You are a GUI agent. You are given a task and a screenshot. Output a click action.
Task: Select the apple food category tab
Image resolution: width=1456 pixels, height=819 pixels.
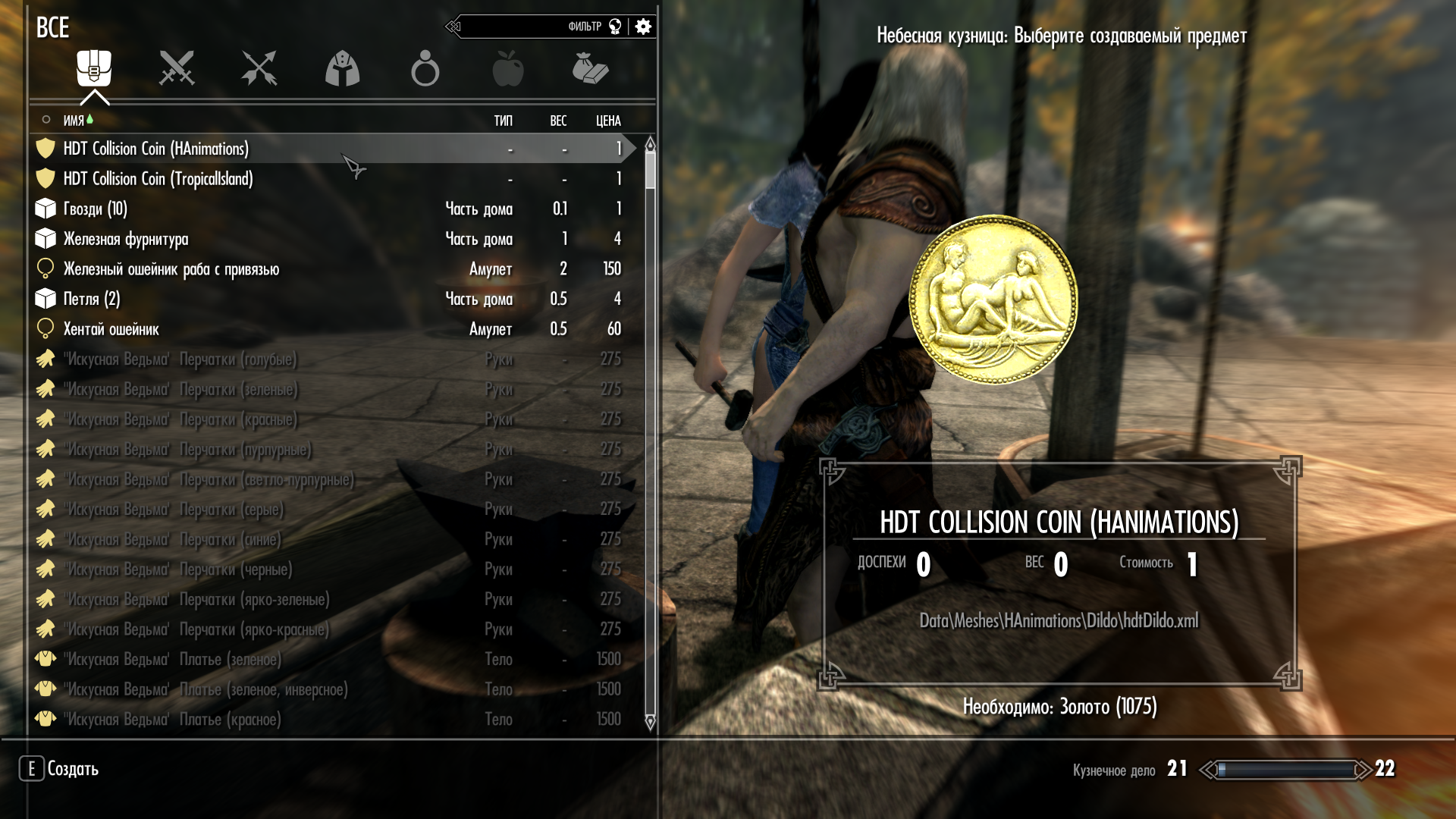point(507,69)
